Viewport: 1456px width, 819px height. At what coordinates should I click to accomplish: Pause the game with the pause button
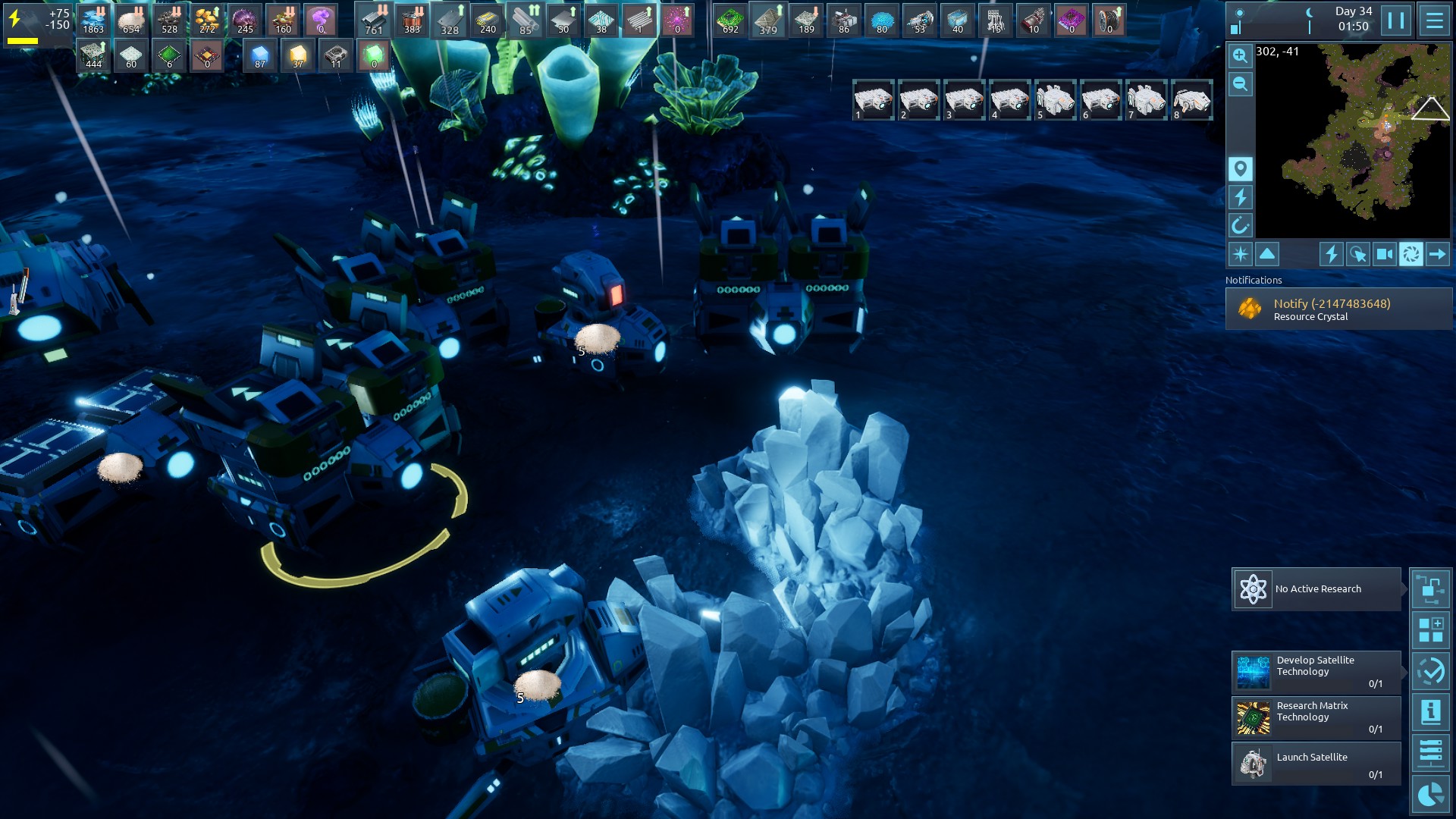click(x=1396, y=20)
